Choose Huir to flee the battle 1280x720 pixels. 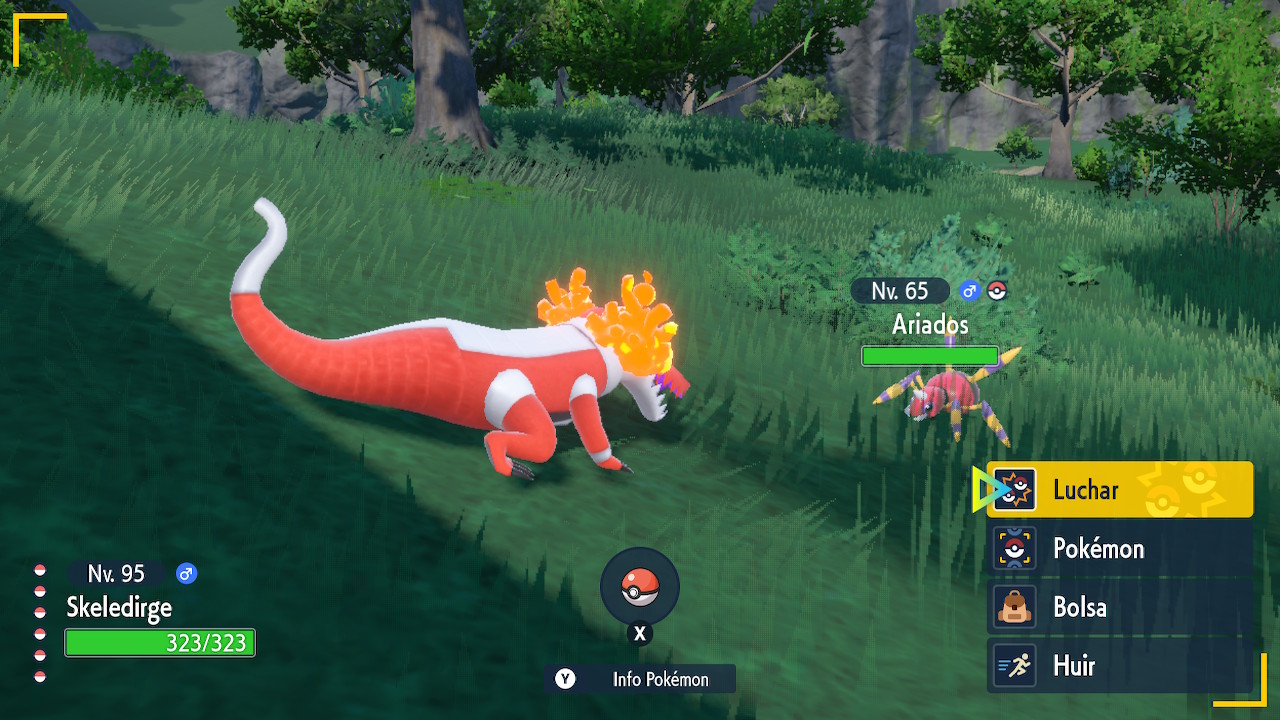pyautogui.click(x=1120, y=665)
